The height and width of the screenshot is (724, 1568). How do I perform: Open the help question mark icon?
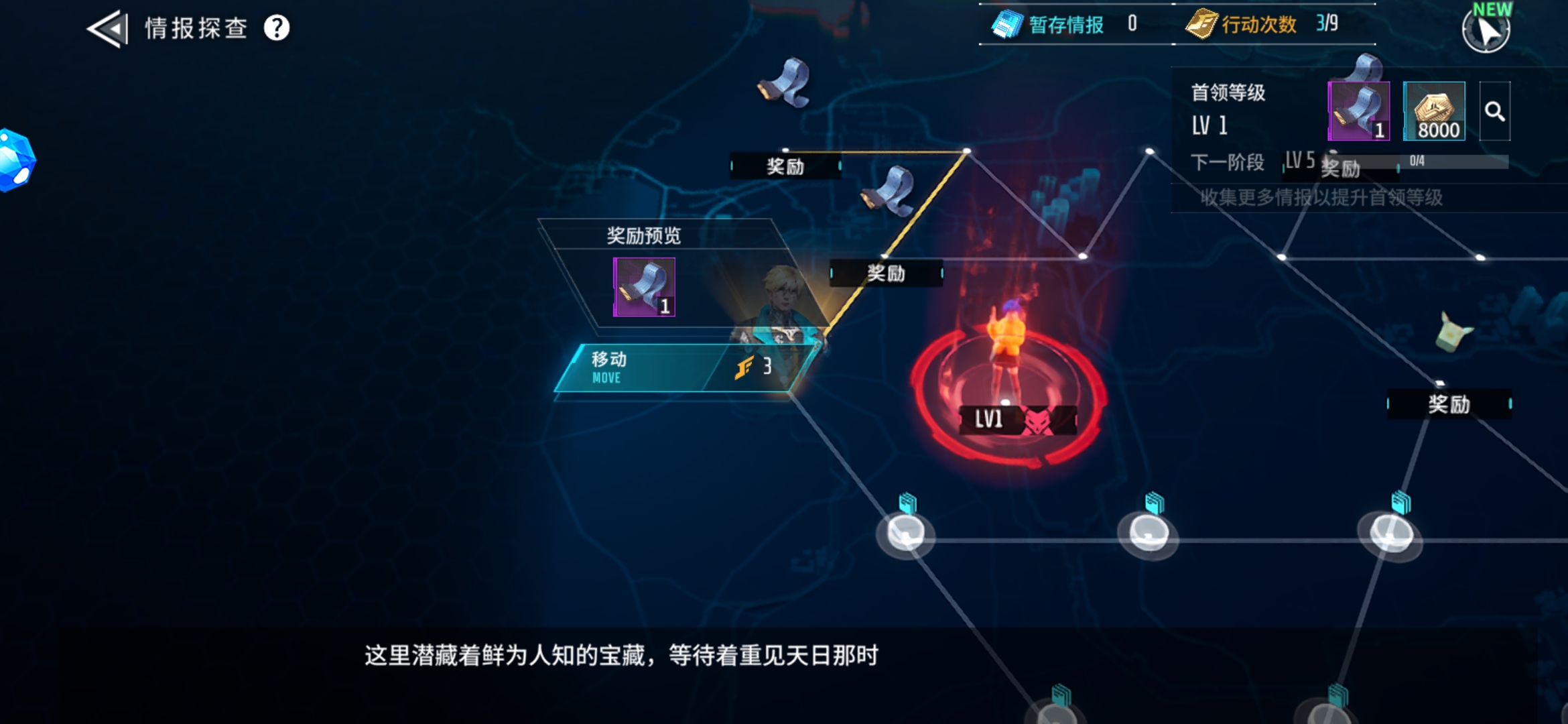pyautogui.click(x=274, y=29)
